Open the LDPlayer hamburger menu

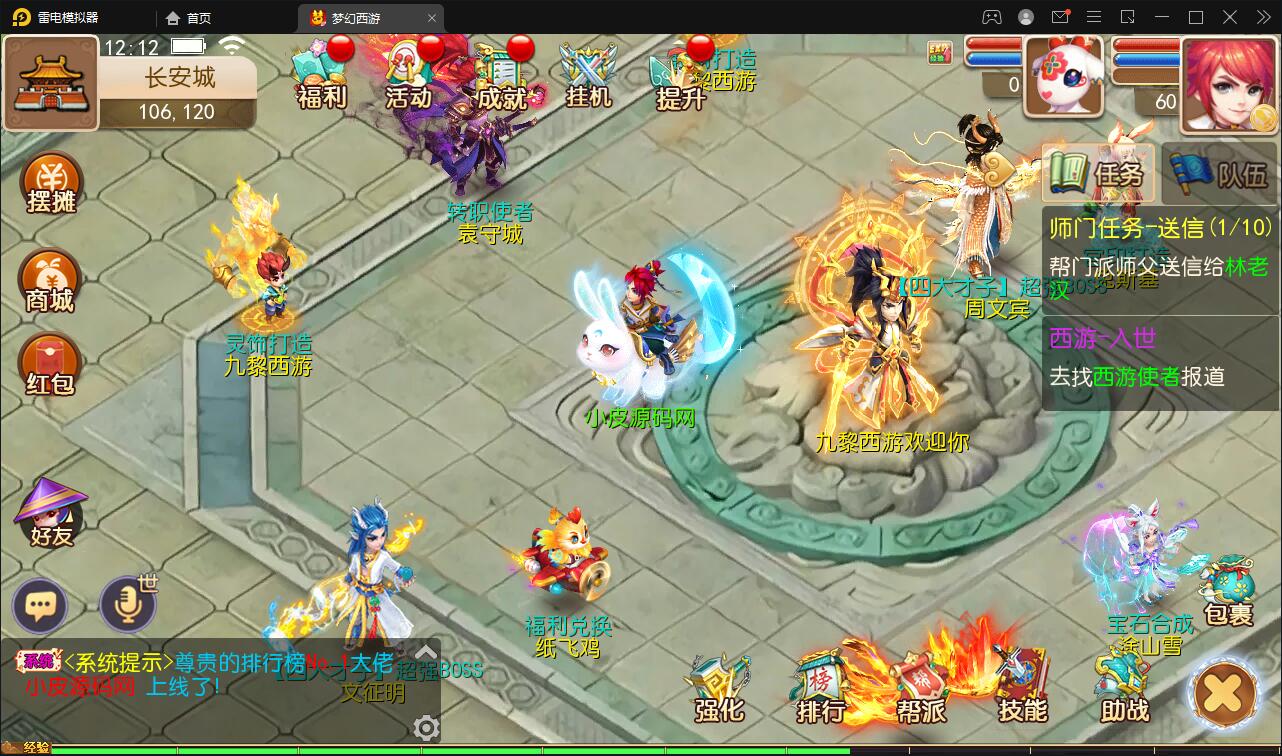1094,17
